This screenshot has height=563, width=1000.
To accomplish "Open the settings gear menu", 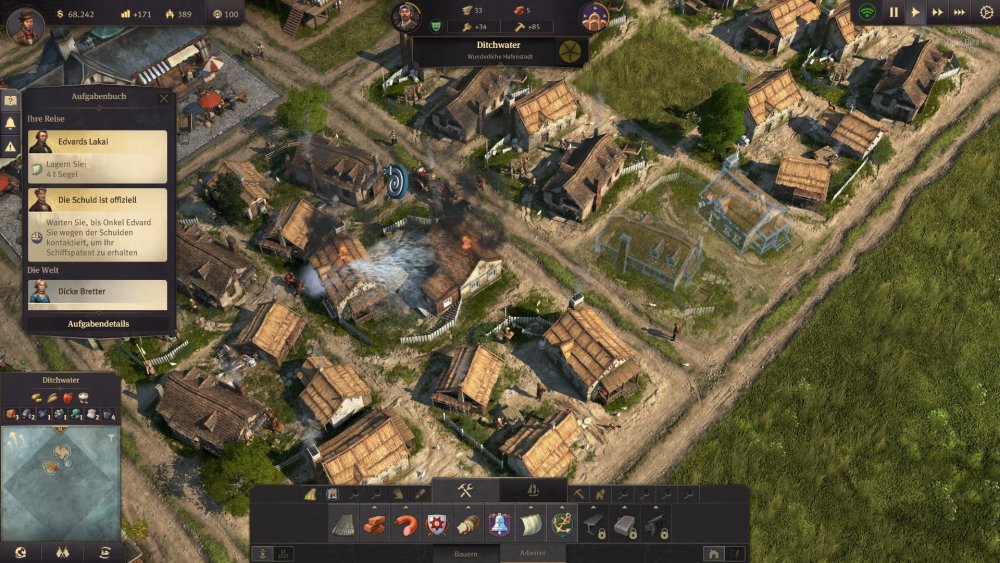I will pyautogui.click(x=987, y=12).
